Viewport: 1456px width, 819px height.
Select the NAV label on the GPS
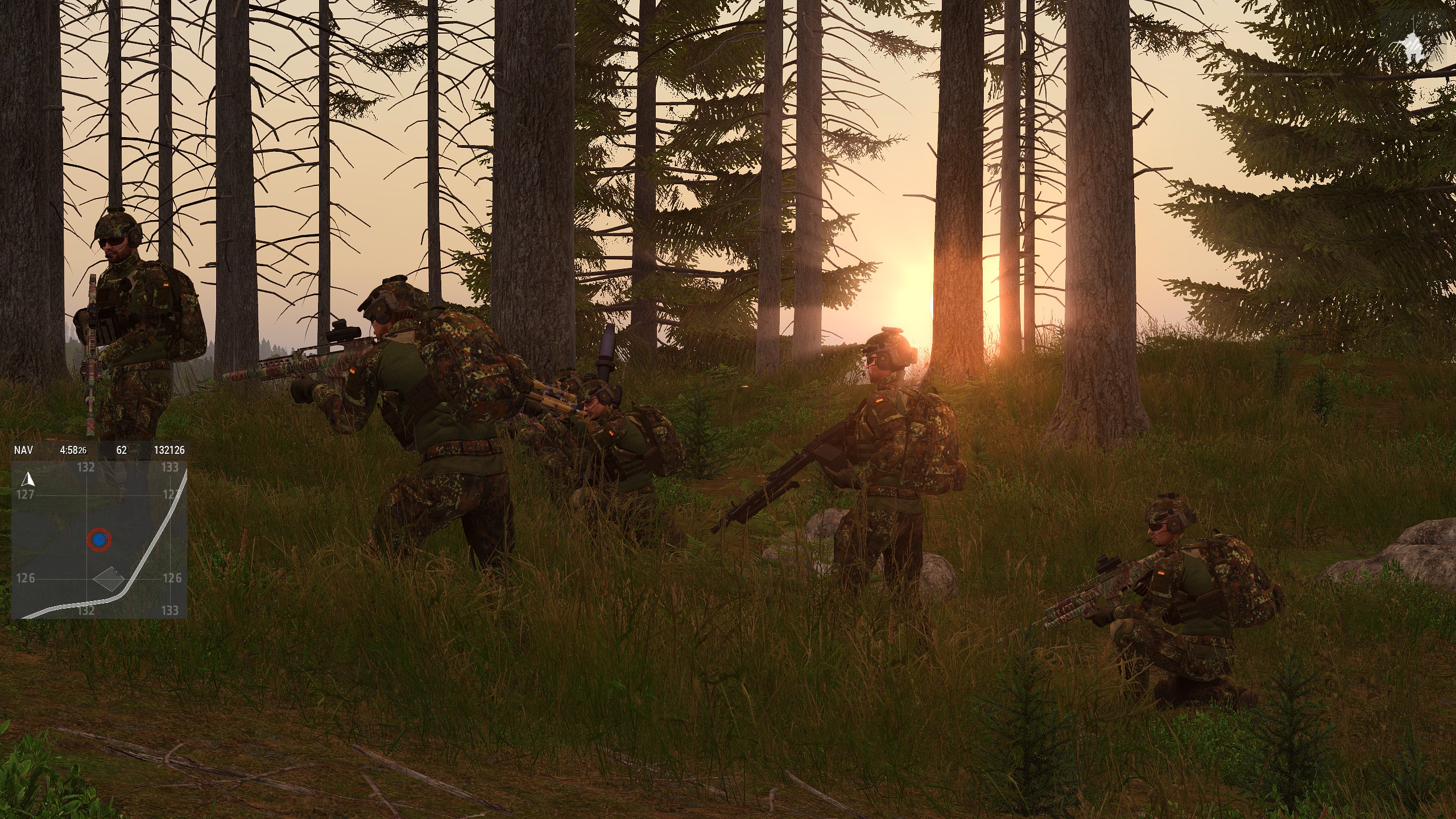pos(23,450)
